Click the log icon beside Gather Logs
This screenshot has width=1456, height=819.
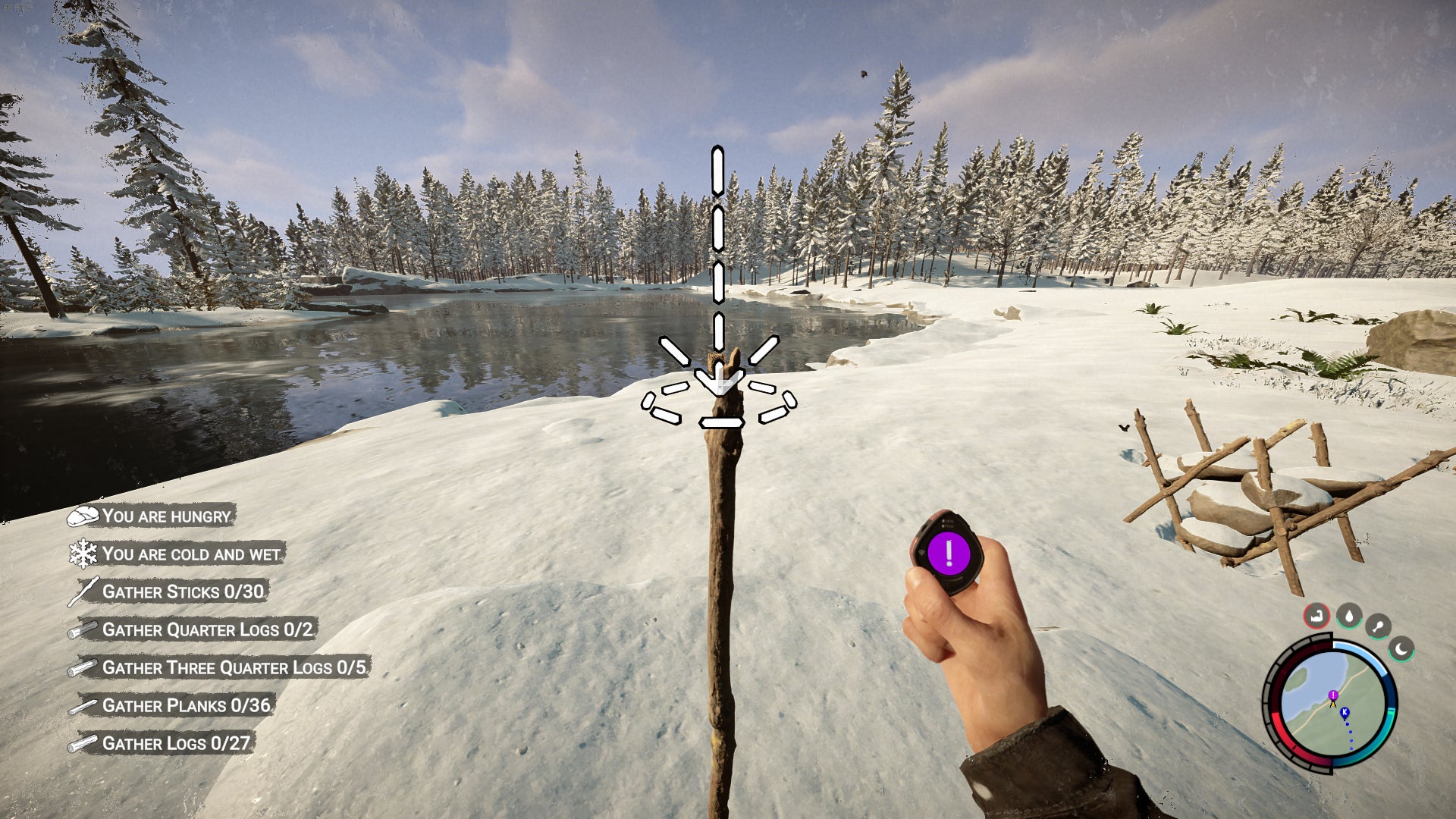pos(86,744)
